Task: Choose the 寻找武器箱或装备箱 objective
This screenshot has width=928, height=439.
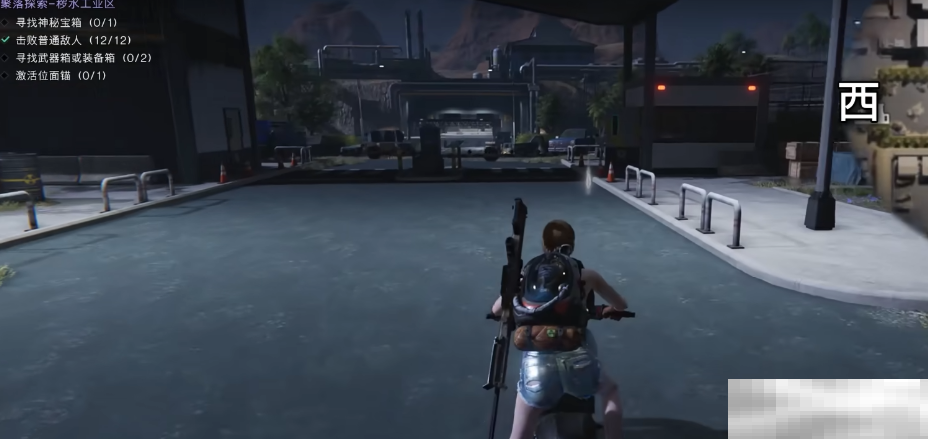Action: tap(83, 58)
